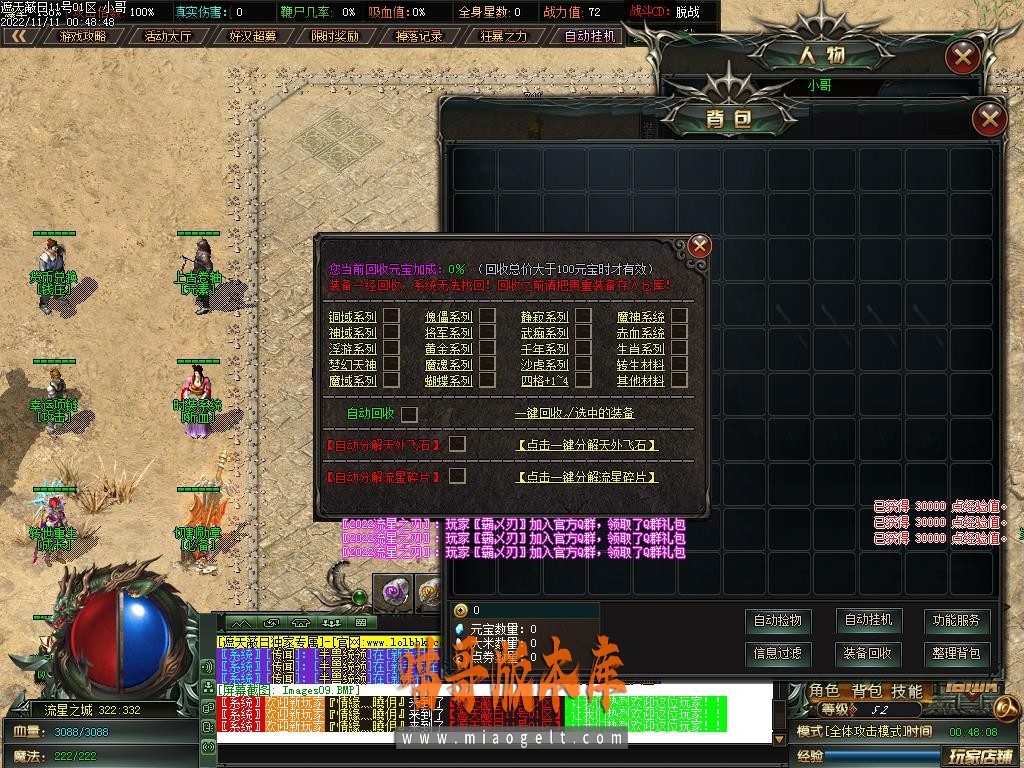
Task: Show 掉落记录 drop records
Action: tap(419, 36)
